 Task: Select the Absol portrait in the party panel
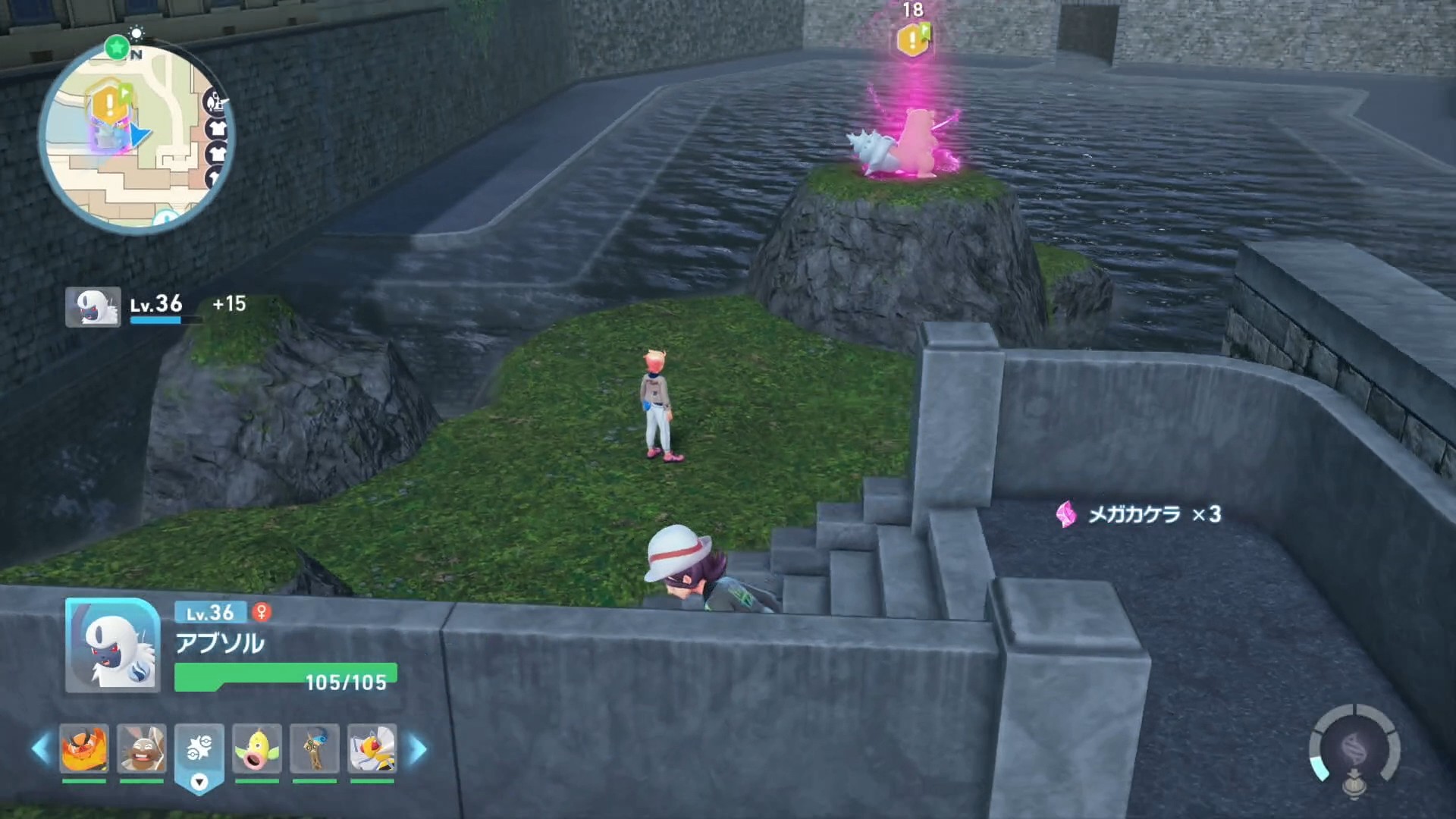(x=112, y=645)
